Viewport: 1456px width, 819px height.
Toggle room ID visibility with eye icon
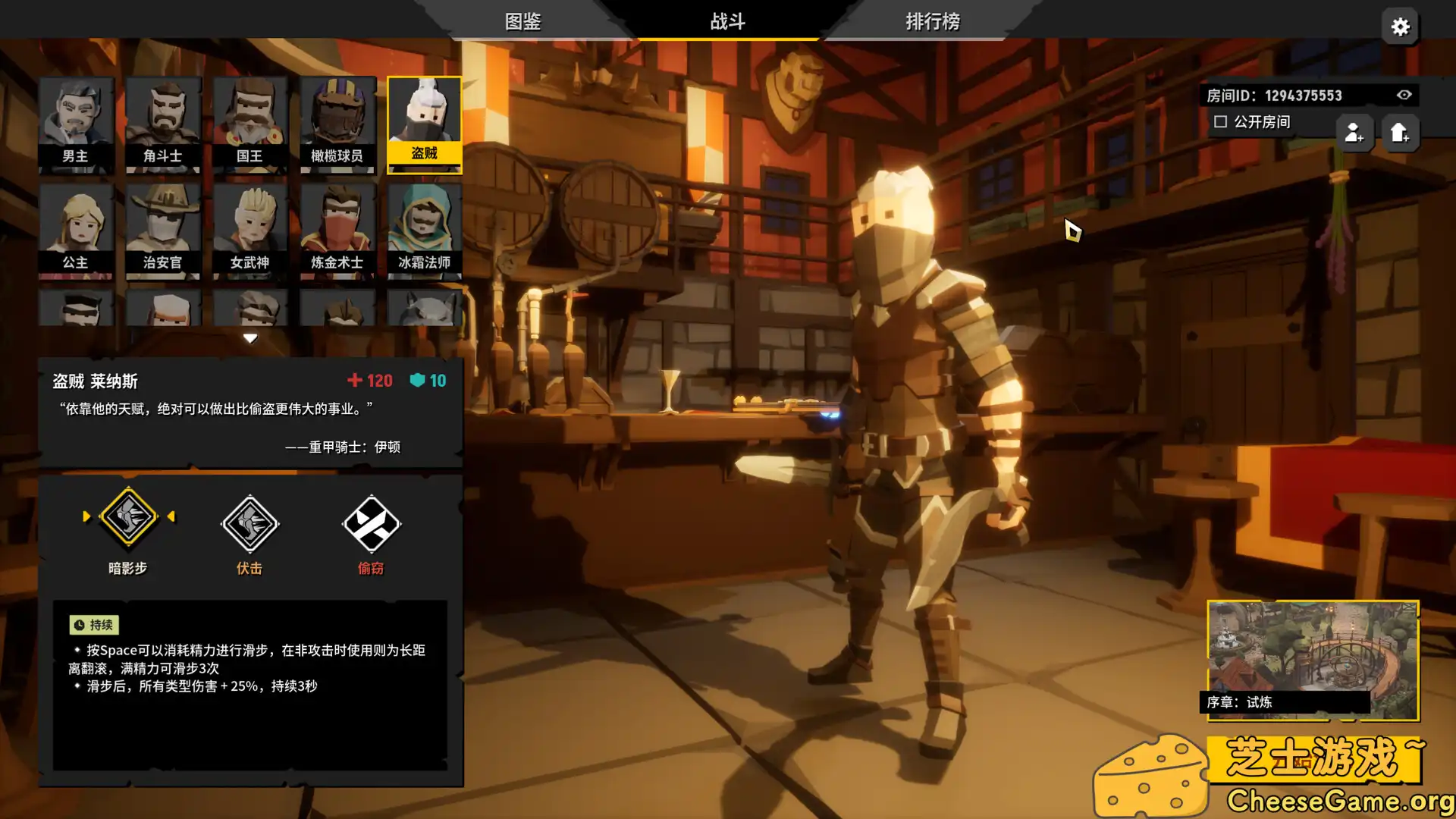point(1404,95)
